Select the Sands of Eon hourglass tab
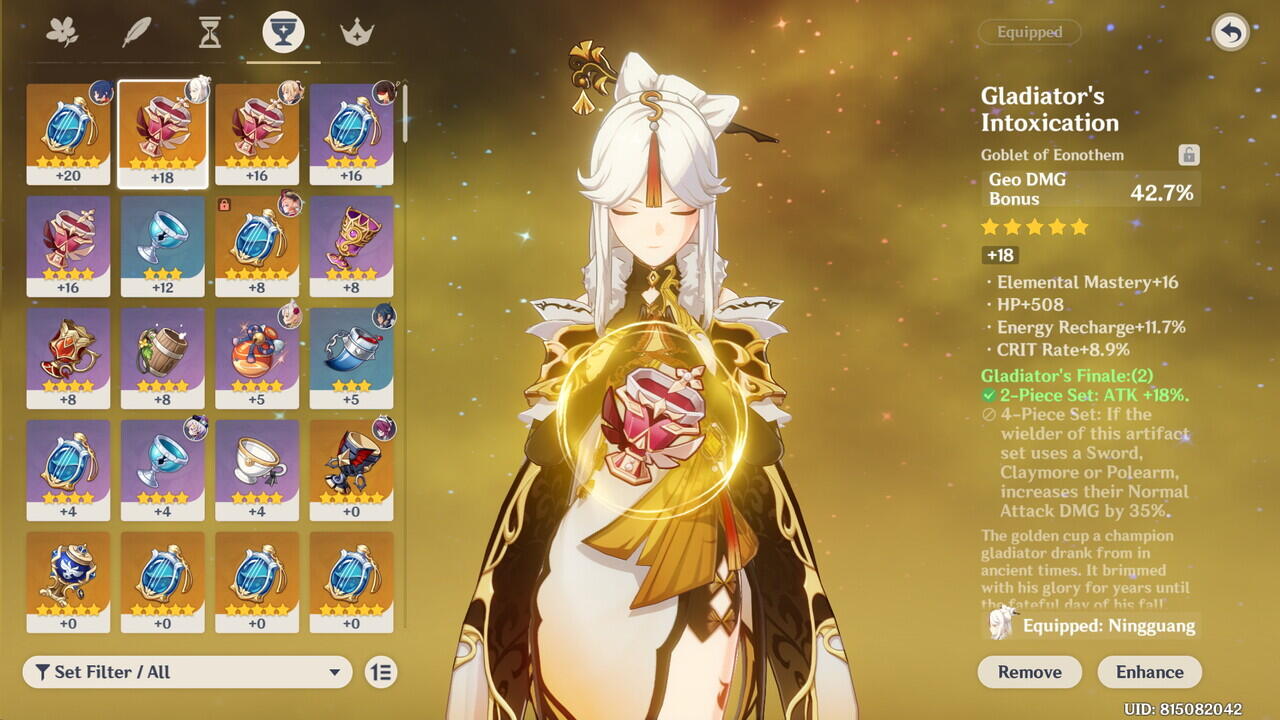1280x720 pixels. tap(209, 32)
